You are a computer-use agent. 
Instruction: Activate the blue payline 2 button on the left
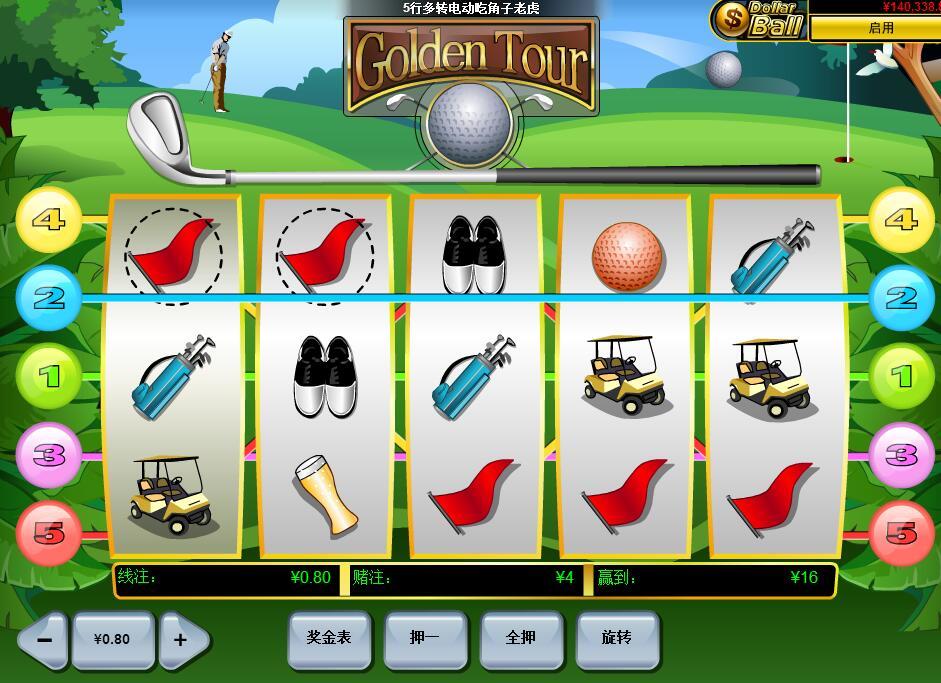click(x=49, y=298)
